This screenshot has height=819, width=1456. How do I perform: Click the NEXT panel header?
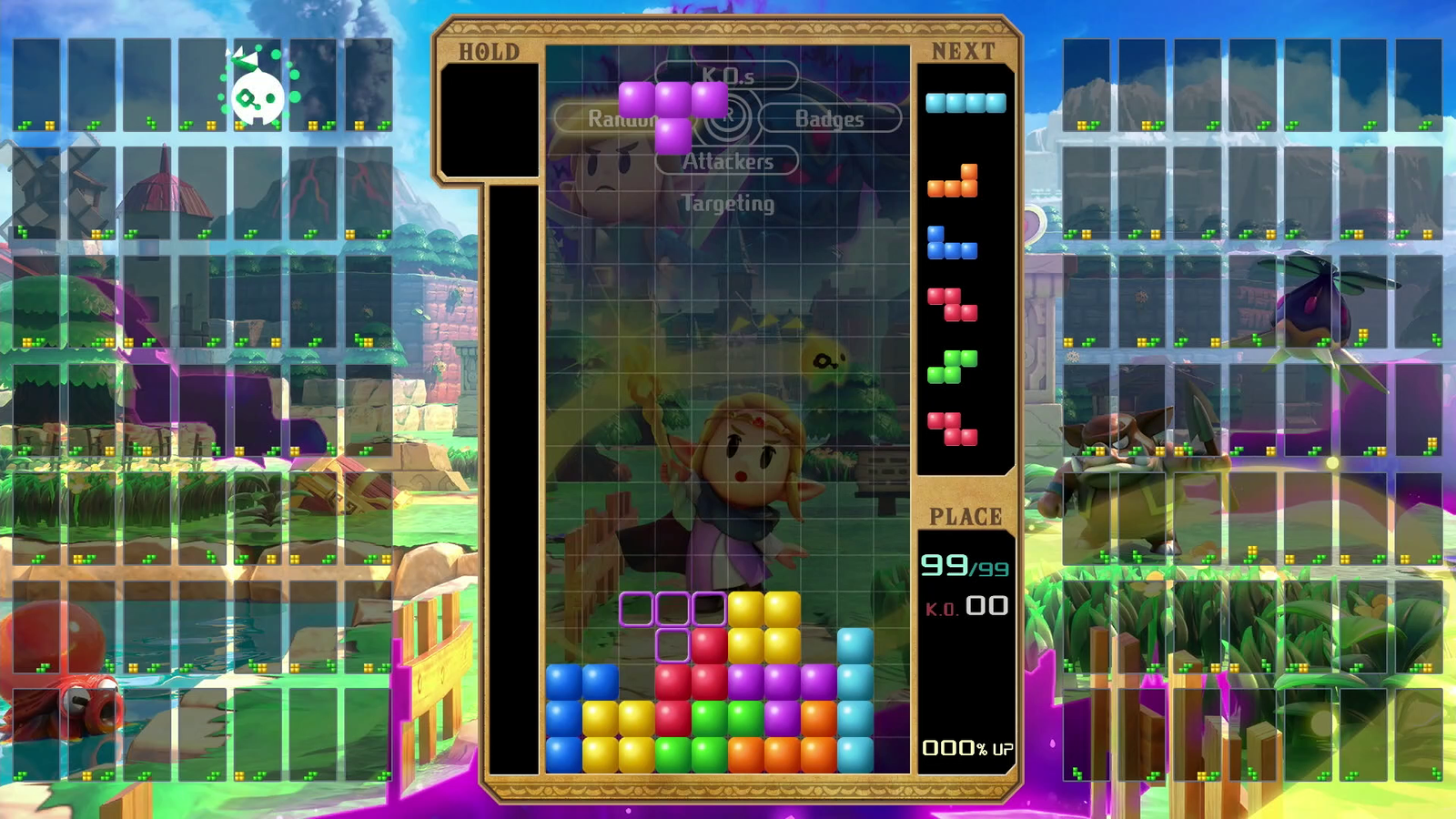pos(965,50)
